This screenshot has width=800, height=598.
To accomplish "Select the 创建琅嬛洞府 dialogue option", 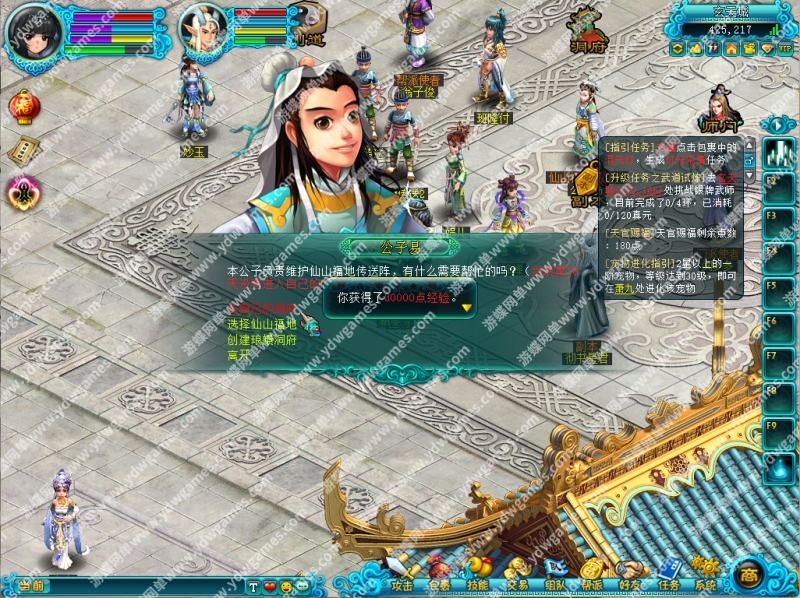I will pyautogui.click(x=262, y=339).
